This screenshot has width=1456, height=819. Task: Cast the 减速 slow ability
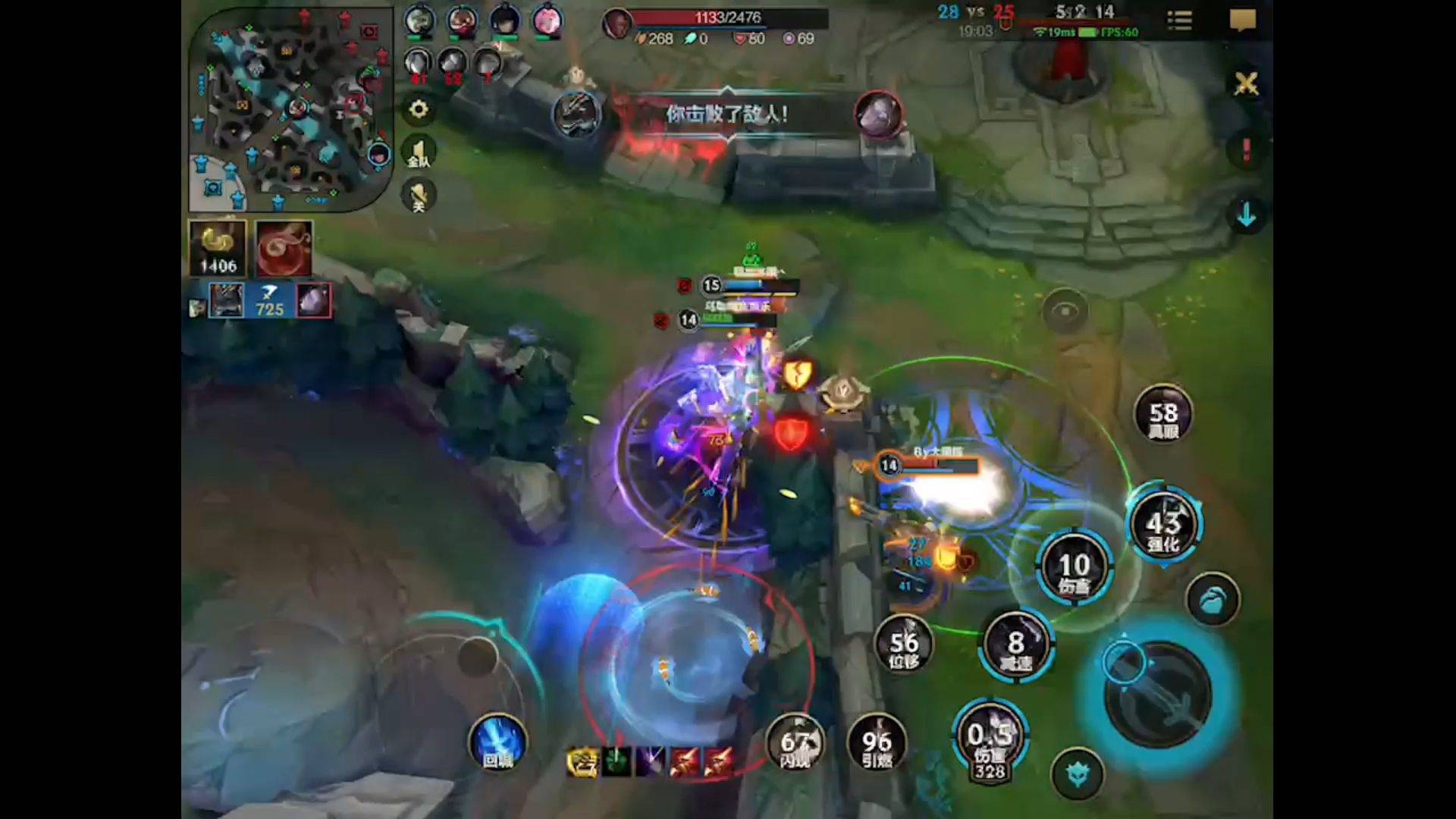(1015, 646)
